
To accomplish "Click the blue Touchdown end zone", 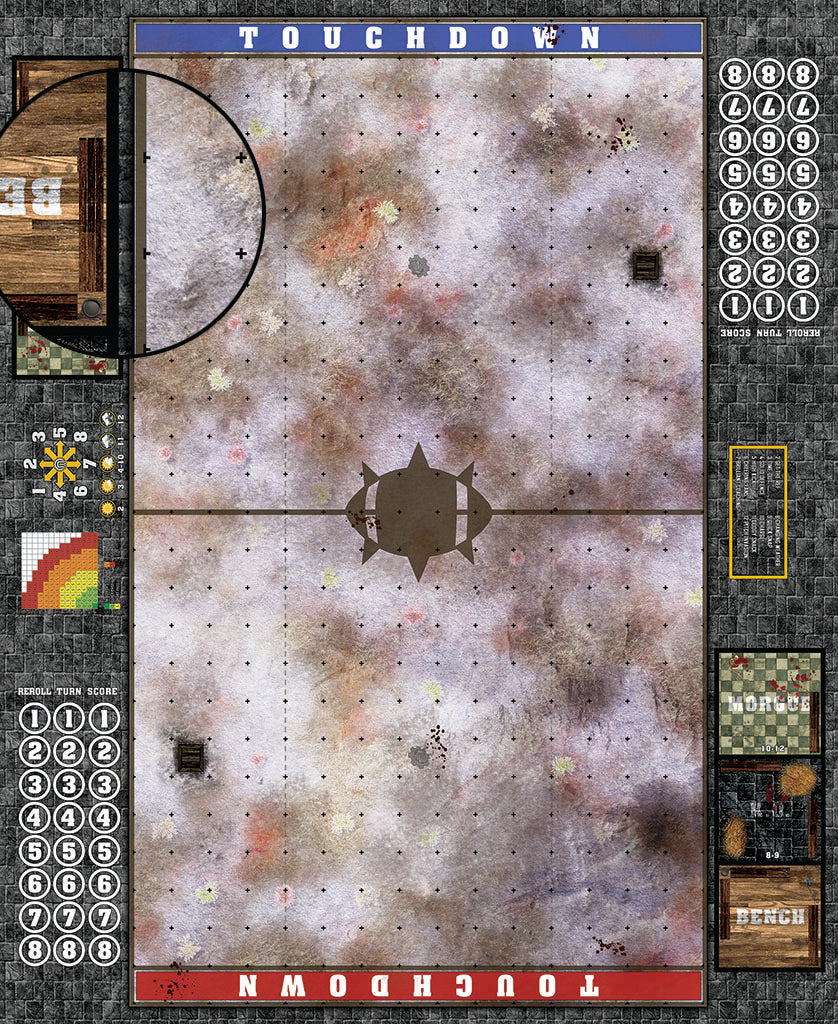I will tap(418, 38).
